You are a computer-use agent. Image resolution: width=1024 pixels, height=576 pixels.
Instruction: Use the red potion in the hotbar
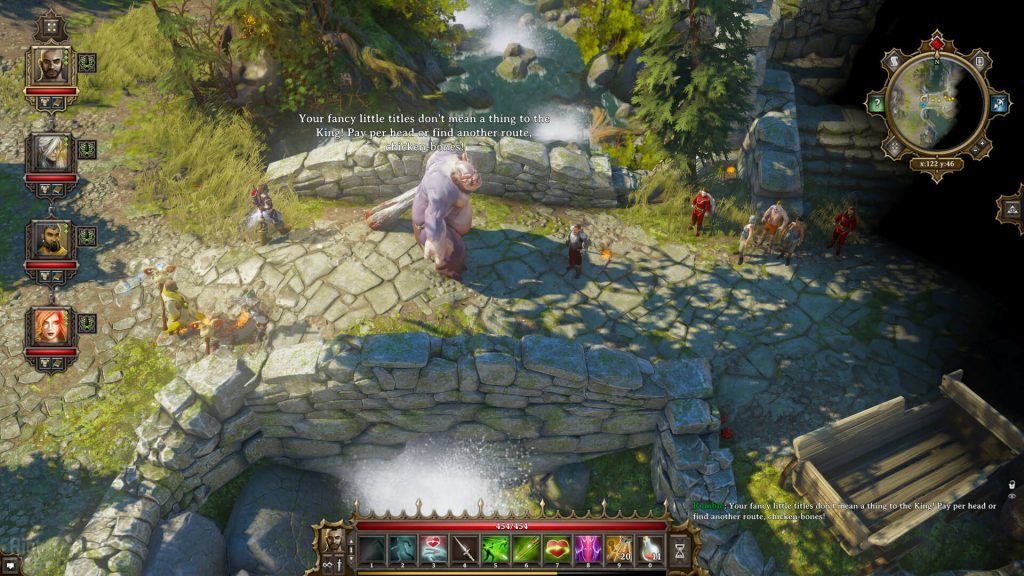coord(650,549)
